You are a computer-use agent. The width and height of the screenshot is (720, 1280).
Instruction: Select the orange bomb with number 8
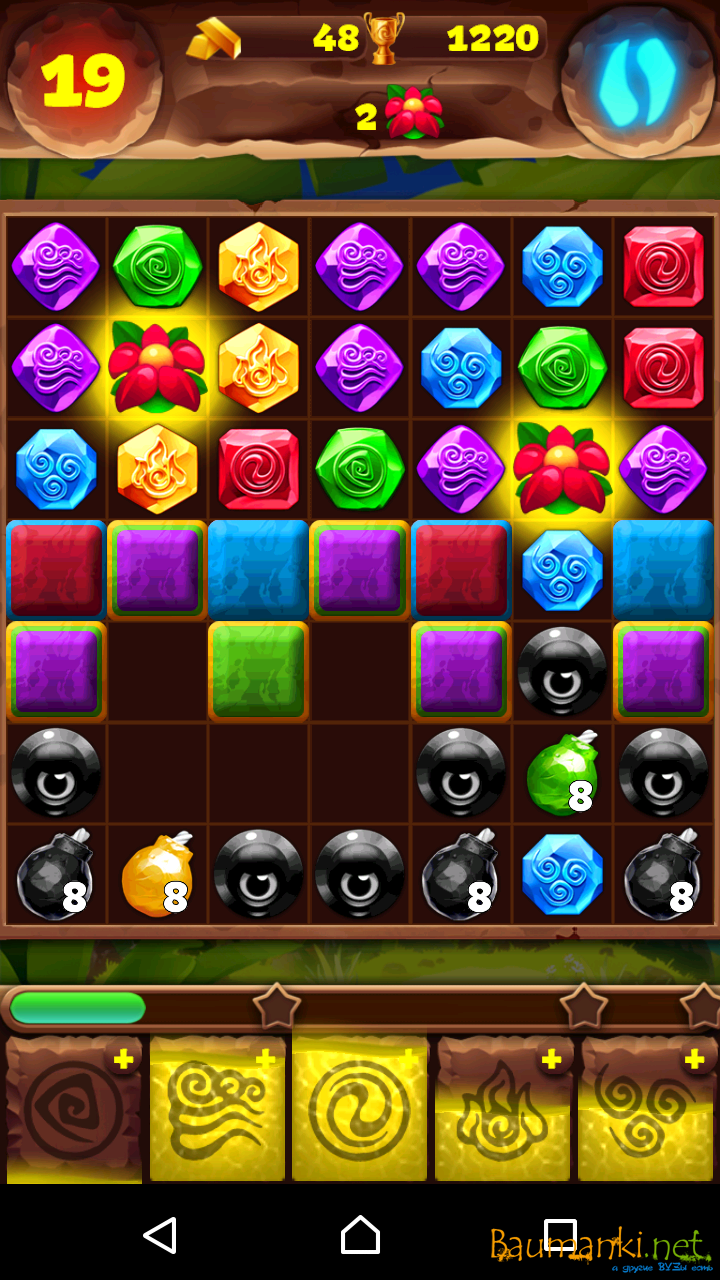(x=156, y=875)
